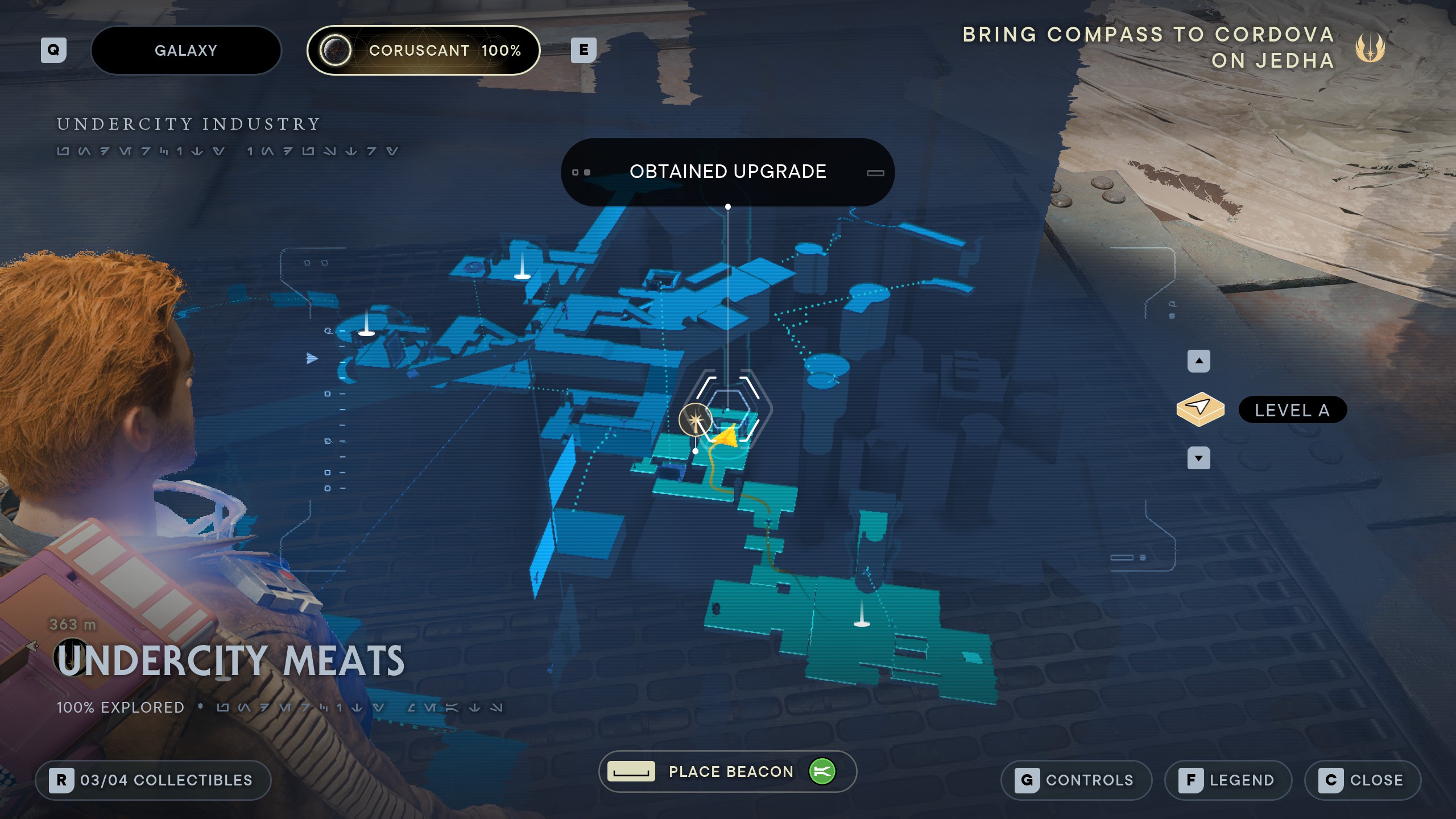Show the map Controls

[x=1076, y=780]
